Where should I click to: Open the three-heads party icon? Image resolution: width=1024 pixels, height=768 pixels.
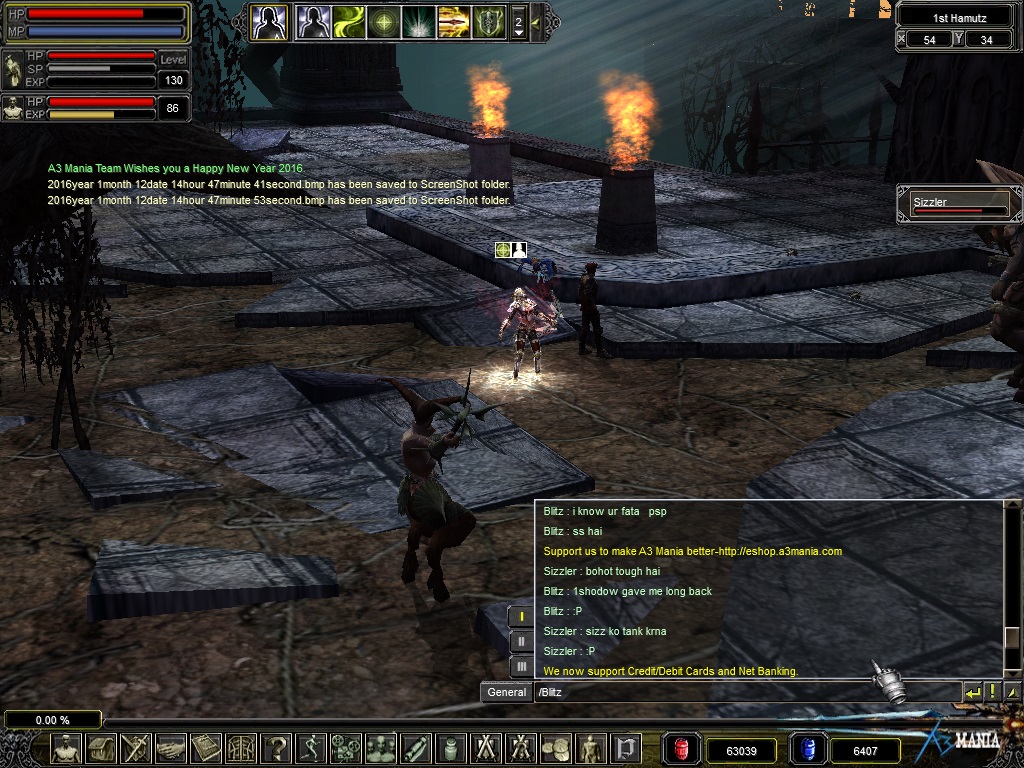[x=381, y=748]
